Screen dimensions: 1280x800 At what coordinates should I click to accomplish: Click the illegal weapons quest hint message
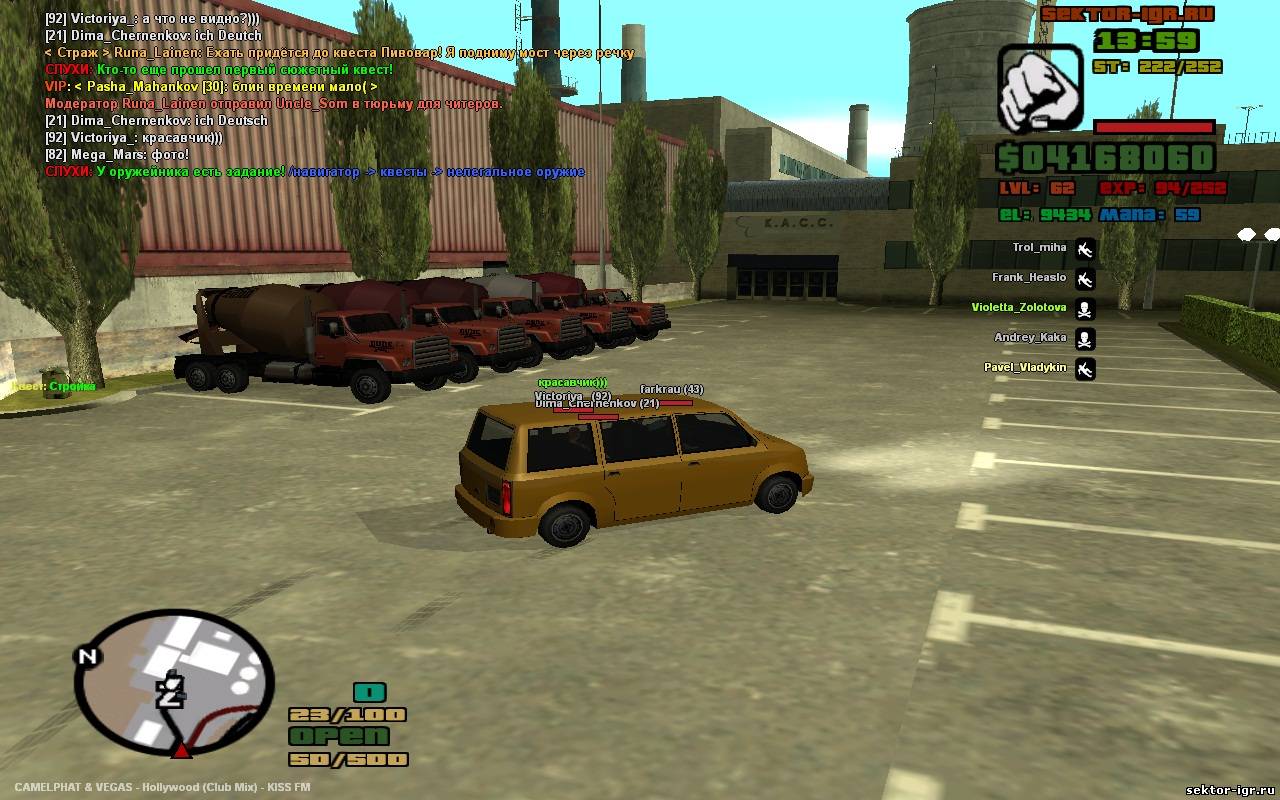pyautogui.click(x=315, y=172)
